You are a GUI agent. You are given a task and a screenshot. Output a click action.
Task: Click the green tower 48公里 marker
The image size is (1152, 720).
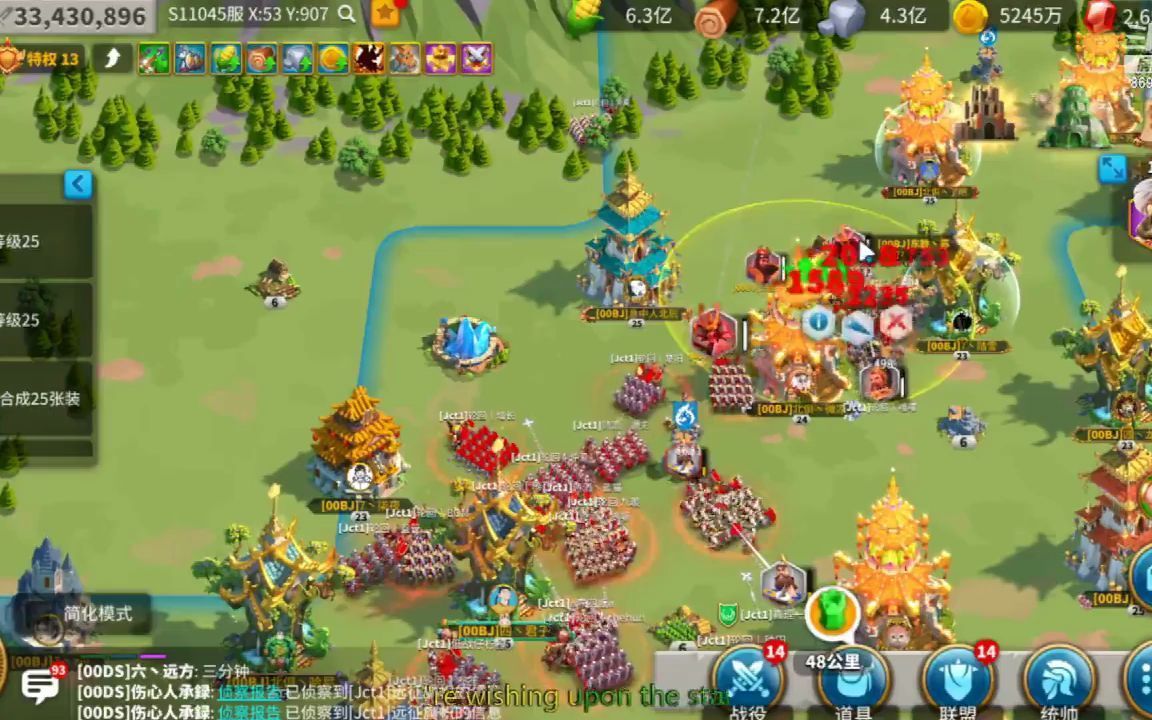tap(830, 612)
